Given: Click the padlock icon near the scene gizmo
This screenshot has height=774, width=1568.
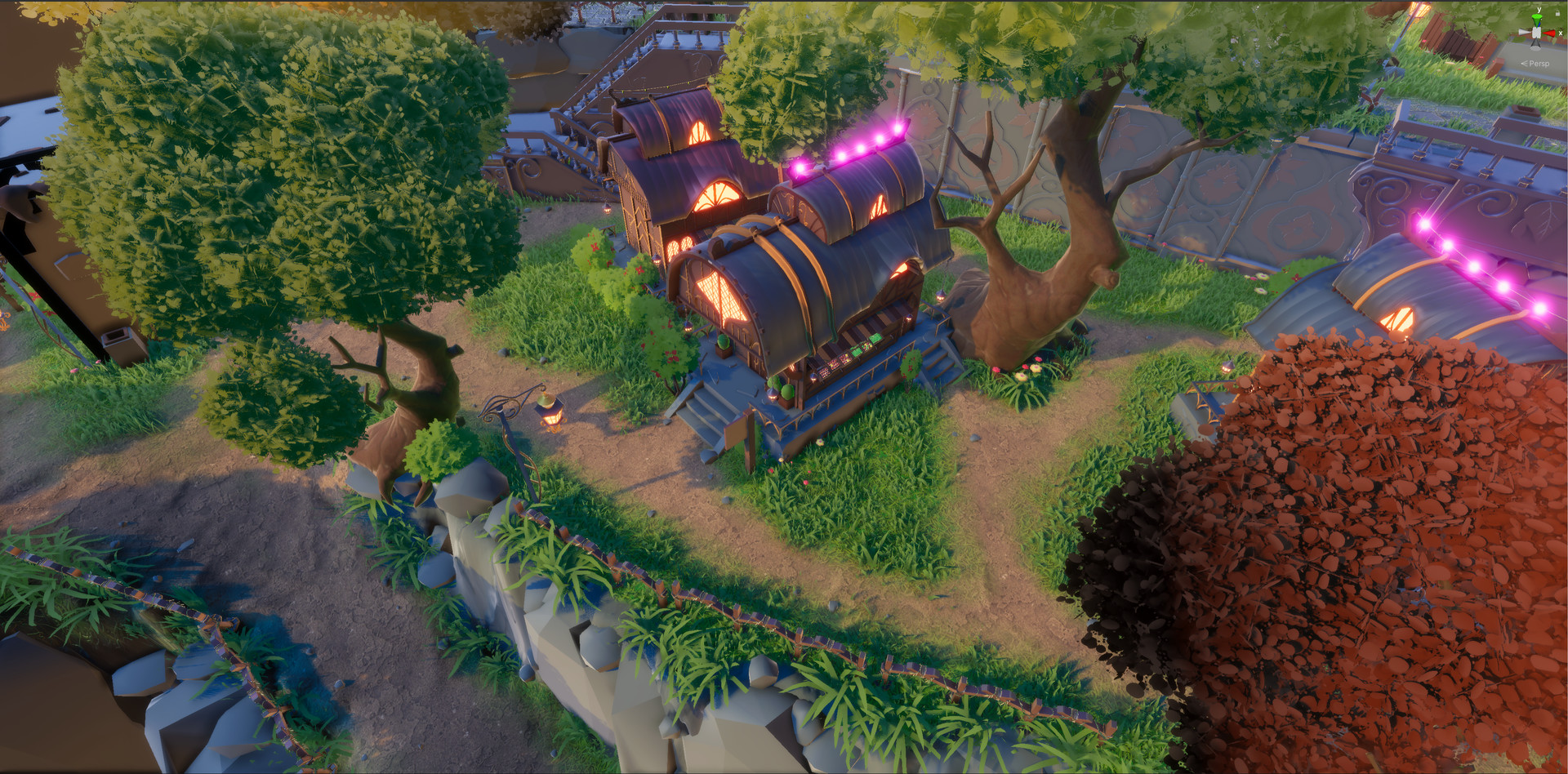Looking at the screenshot, I should (x=1557, y=13).
